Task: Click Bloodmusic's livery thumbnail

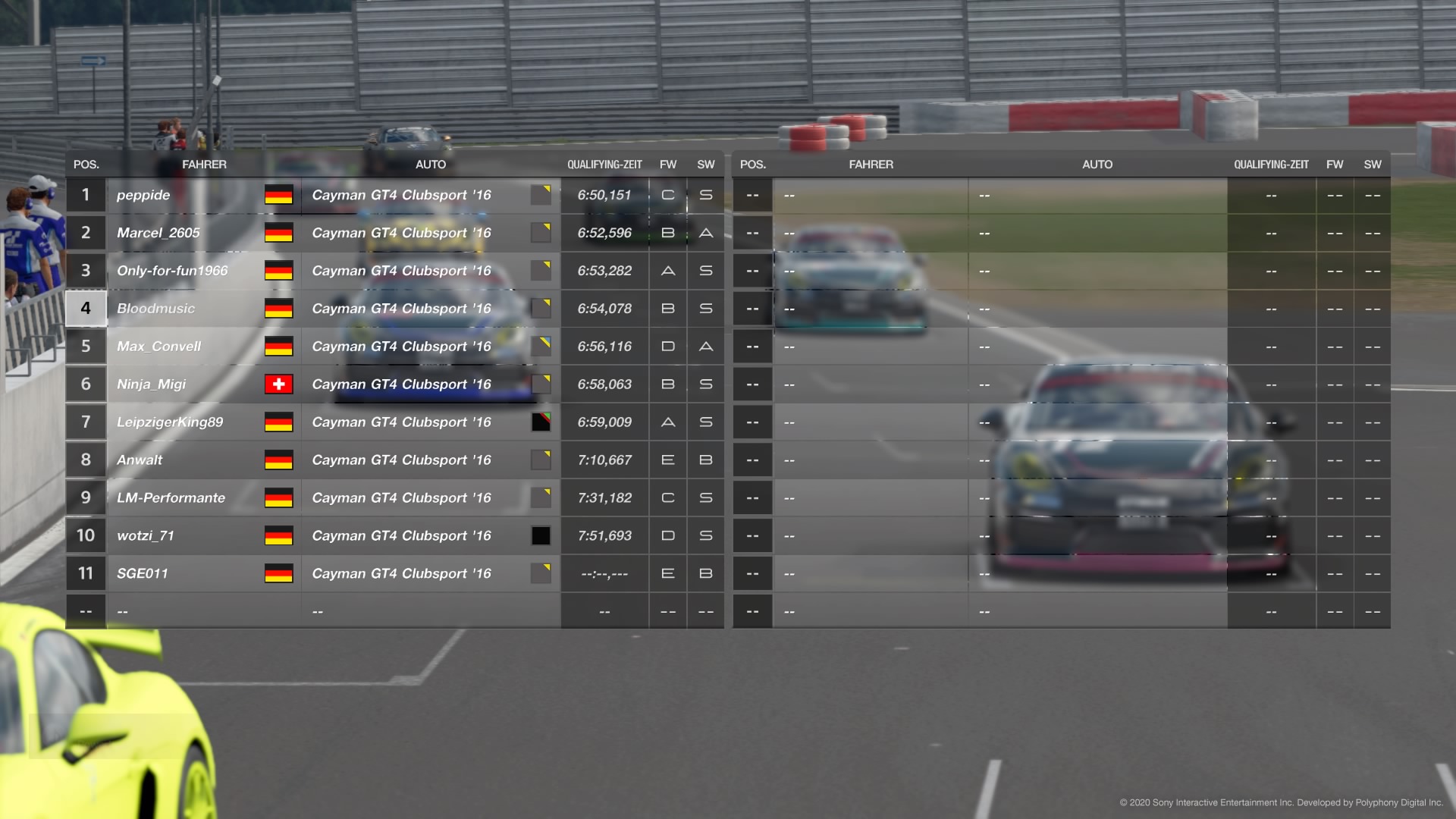Action: coord(541,308)
